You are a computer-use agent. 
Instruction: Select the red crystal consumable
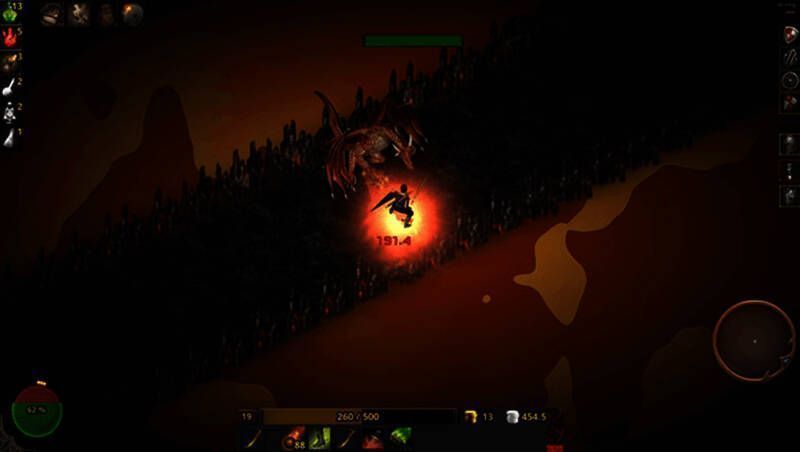click(10, 38)
